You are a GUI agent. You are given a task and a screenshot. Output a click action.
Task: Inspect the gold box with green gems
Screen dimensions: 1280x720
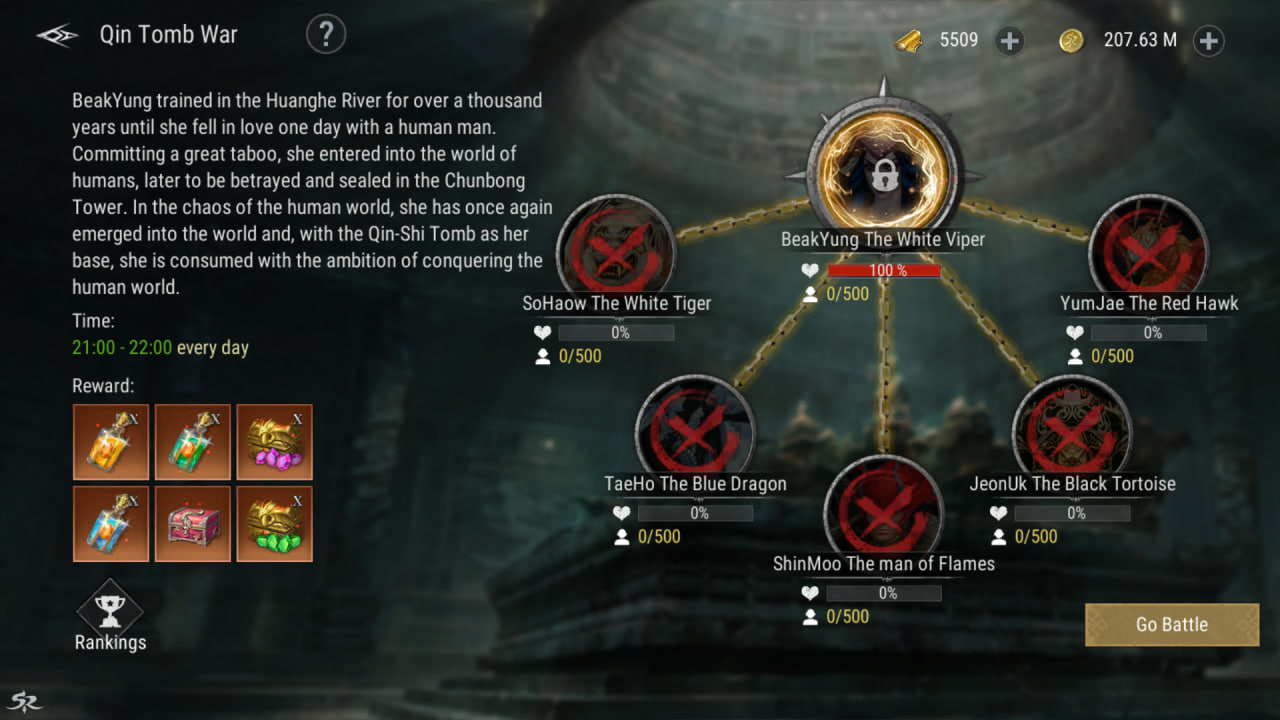click(275, 524)
